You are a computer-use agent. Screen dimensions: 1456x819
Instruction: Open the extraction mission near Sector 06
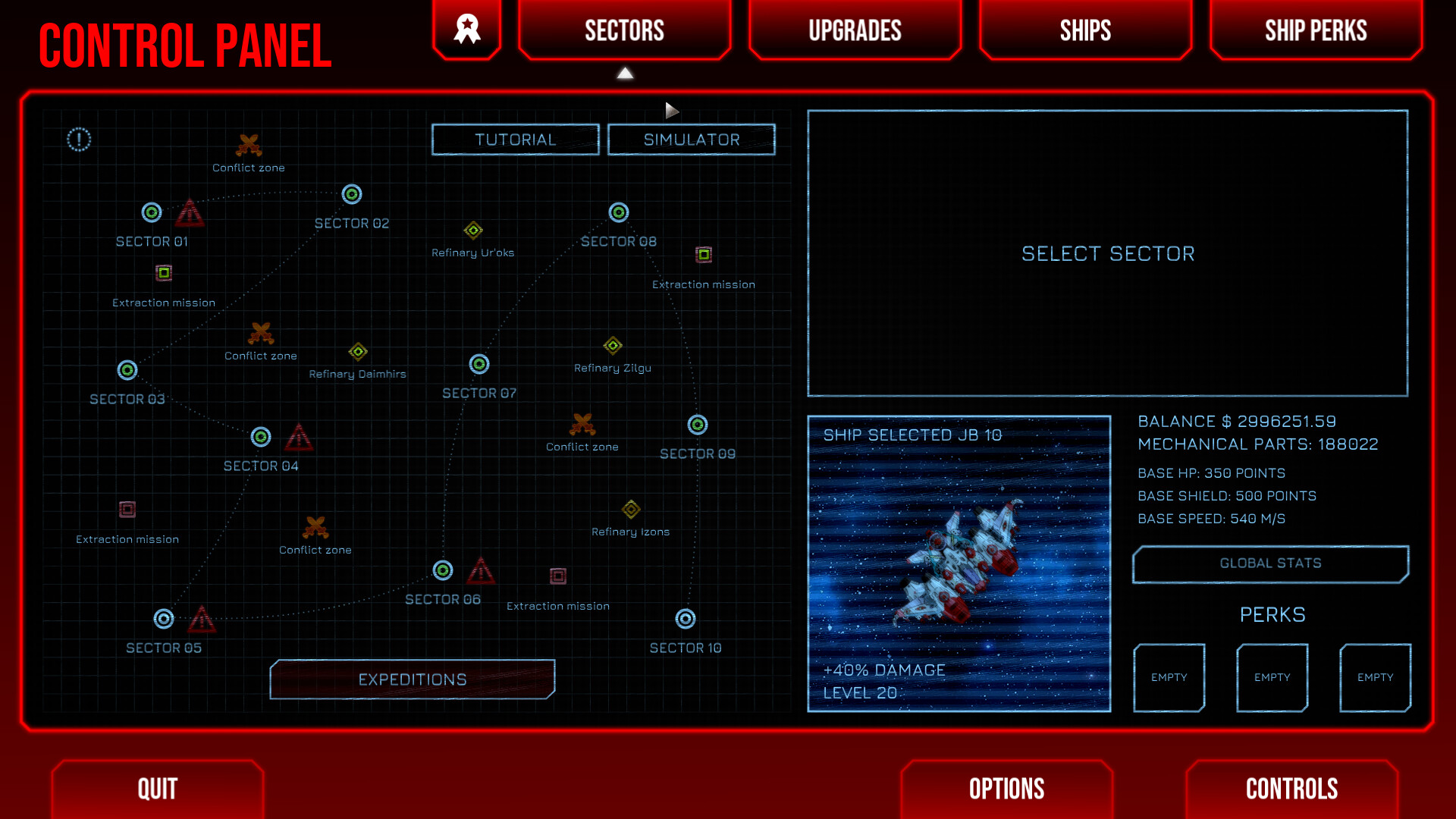pos(557,577)
